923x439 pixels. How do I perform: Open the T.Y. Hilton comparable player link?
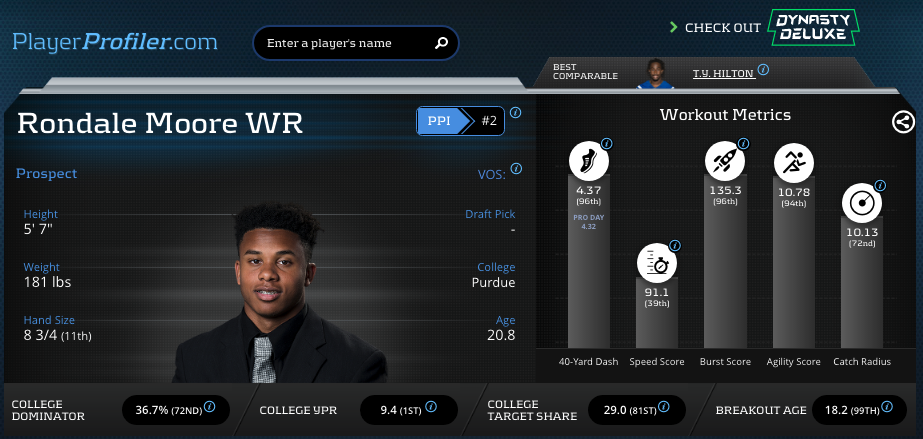pos(721,73)
